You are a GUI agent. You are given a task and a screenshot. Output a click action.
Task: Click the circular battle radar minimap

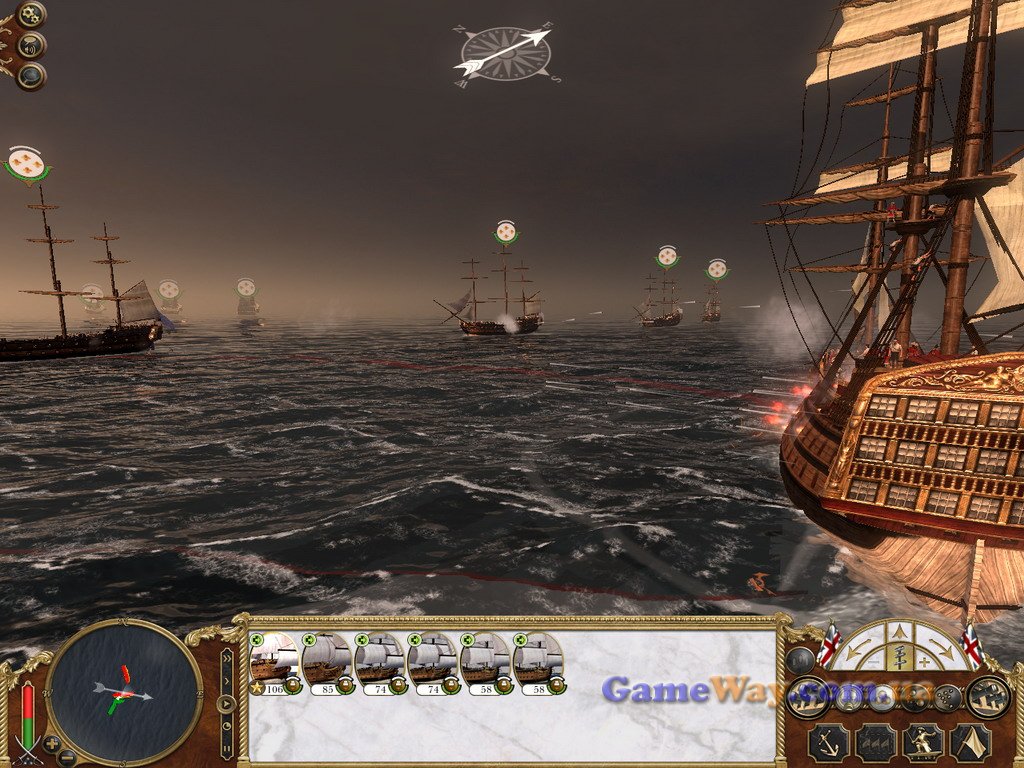(124, 691)
